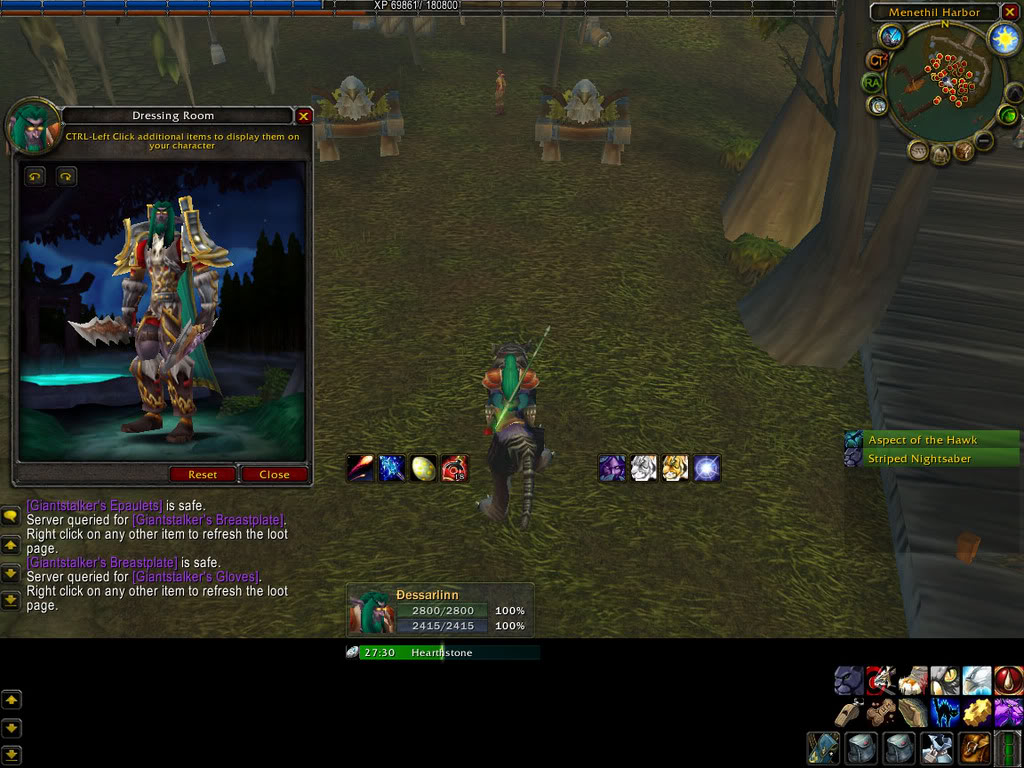The image size is (1024, 768).
Task: Use the spotted egg item button
Action: point(424,468)
